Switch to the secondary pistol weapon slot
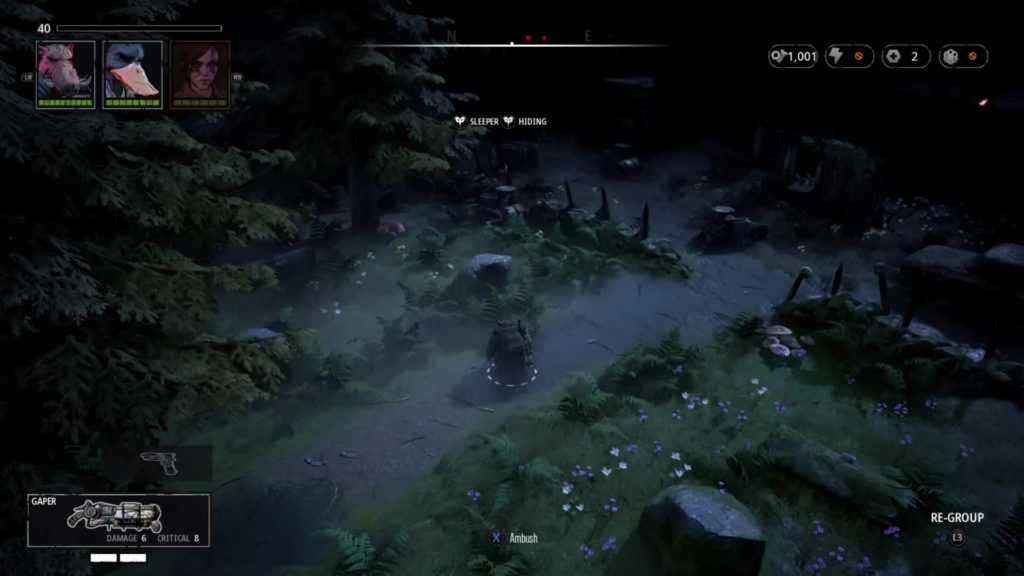This screenshot has width=1024, height=576. click(x=160, y=463)
